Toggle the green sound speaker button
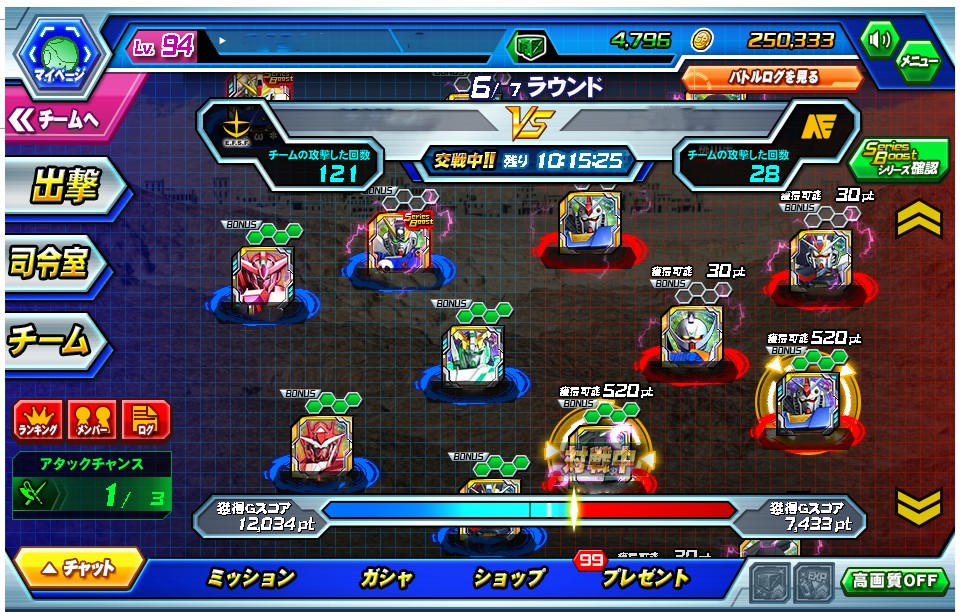 point(880,41)
